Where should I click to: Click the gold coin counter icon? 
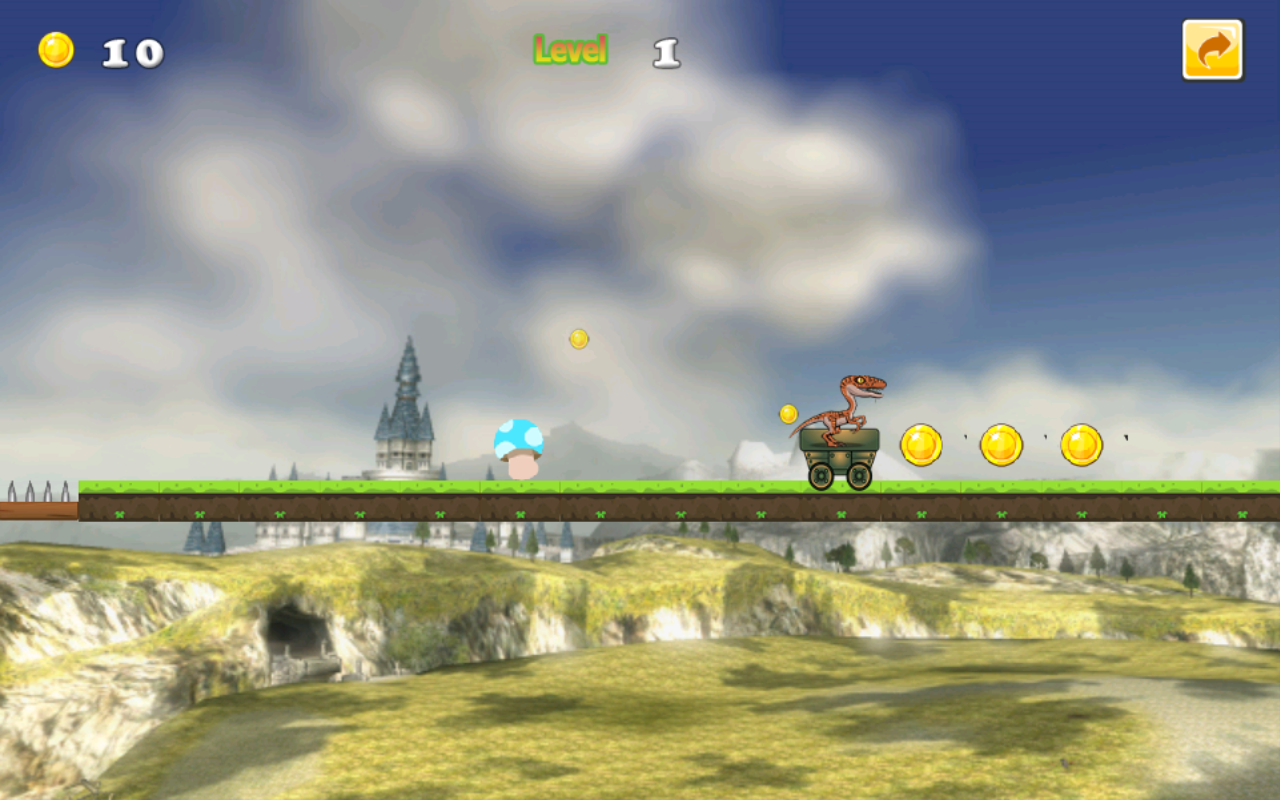pos(55,47)
